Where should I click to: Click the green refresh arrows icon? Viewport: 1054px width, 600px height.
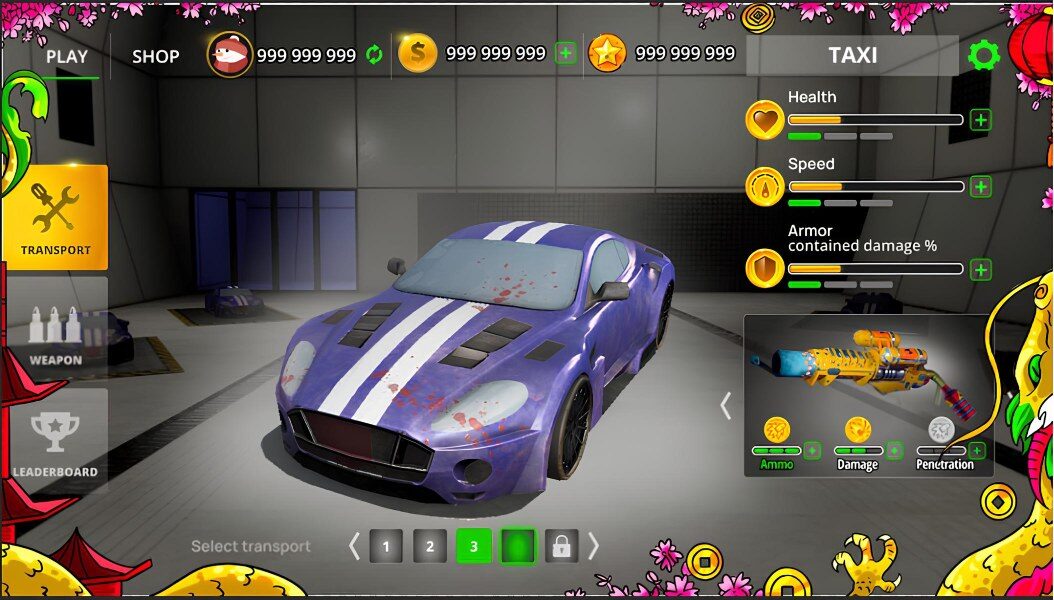click(x=374, y=55)
